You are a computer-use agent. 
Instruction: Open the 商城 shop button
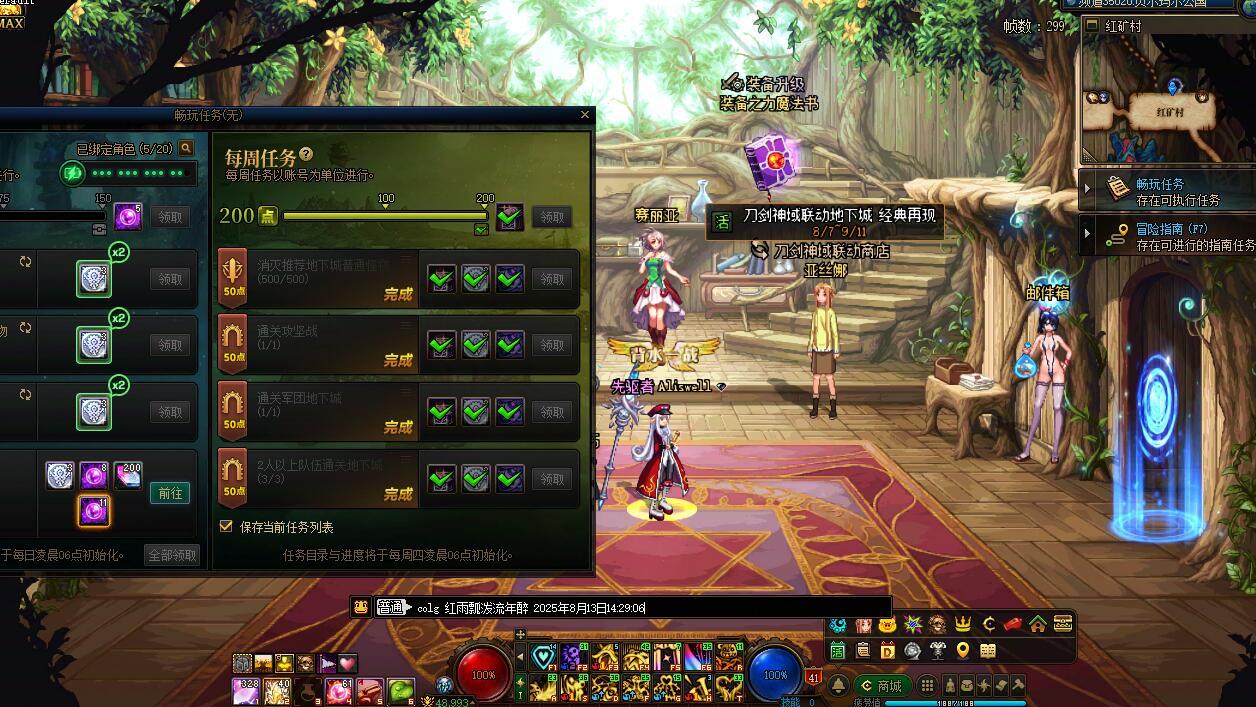(x=881, y=686)
